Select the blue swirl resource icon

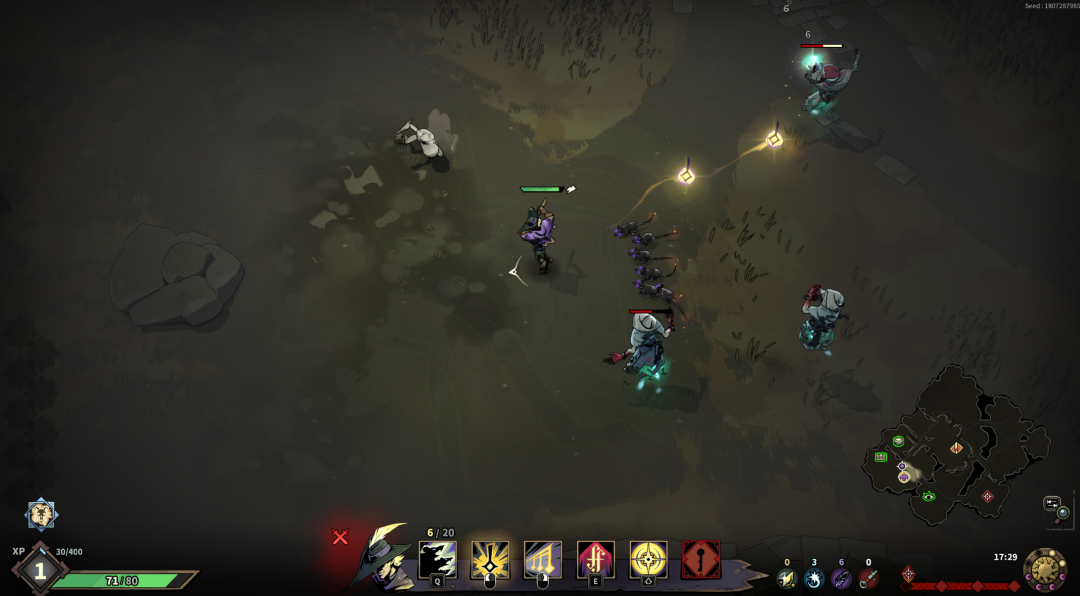[x=814, y=578]
